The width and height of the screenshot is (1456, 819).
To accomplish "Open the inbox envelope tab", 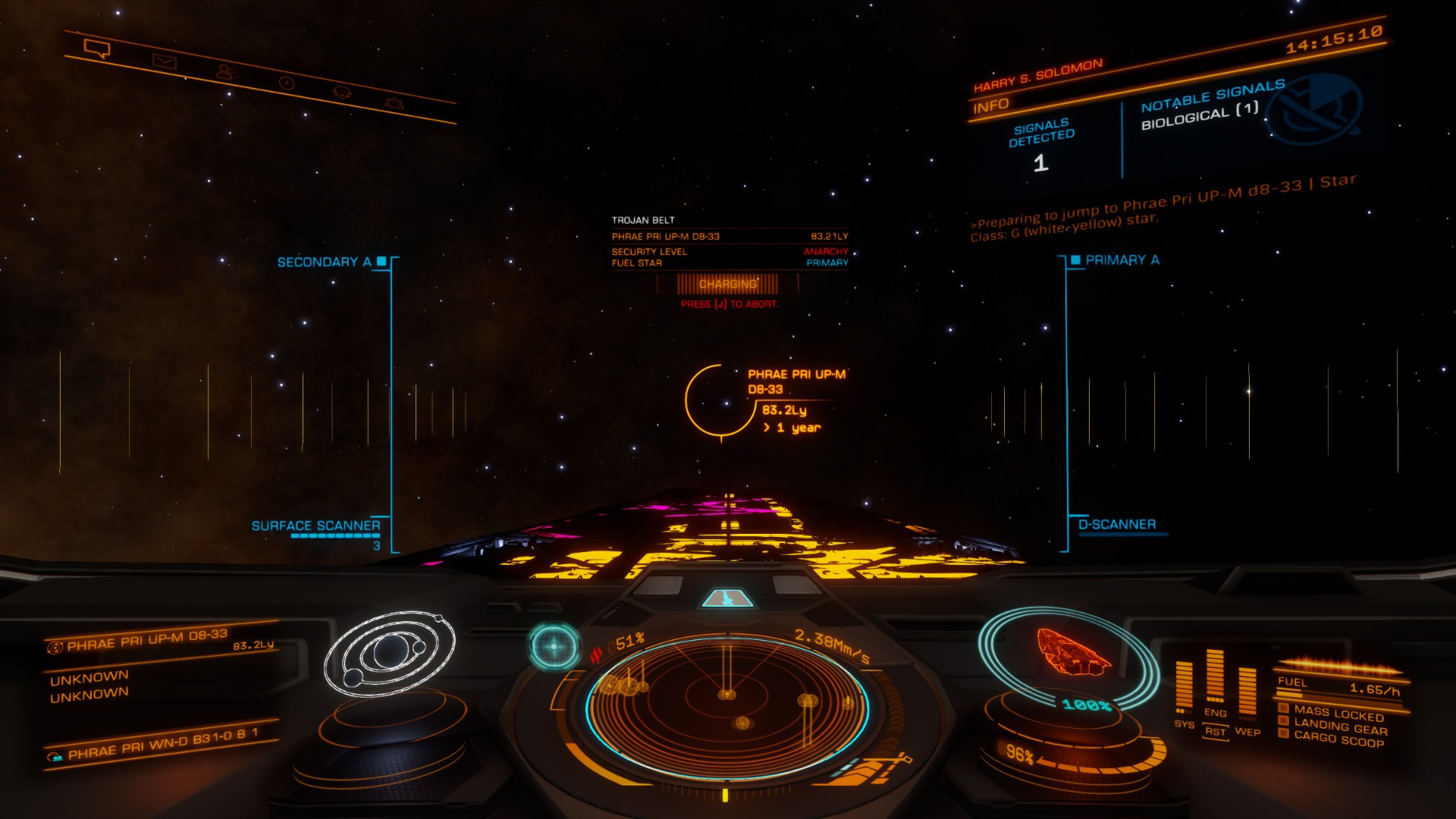I will [164, 61].
